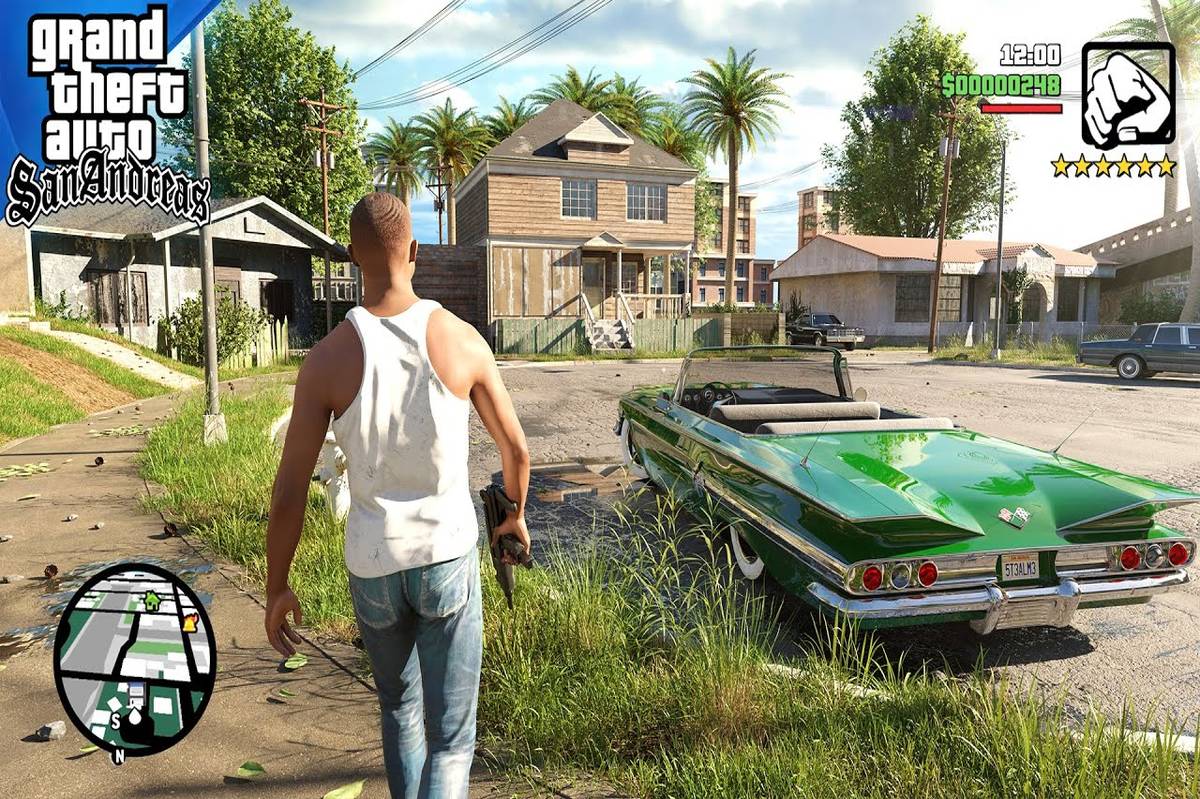Click the Grand Theft Auto San Andreas logo

pyautogui.click(x=104, y=113)
